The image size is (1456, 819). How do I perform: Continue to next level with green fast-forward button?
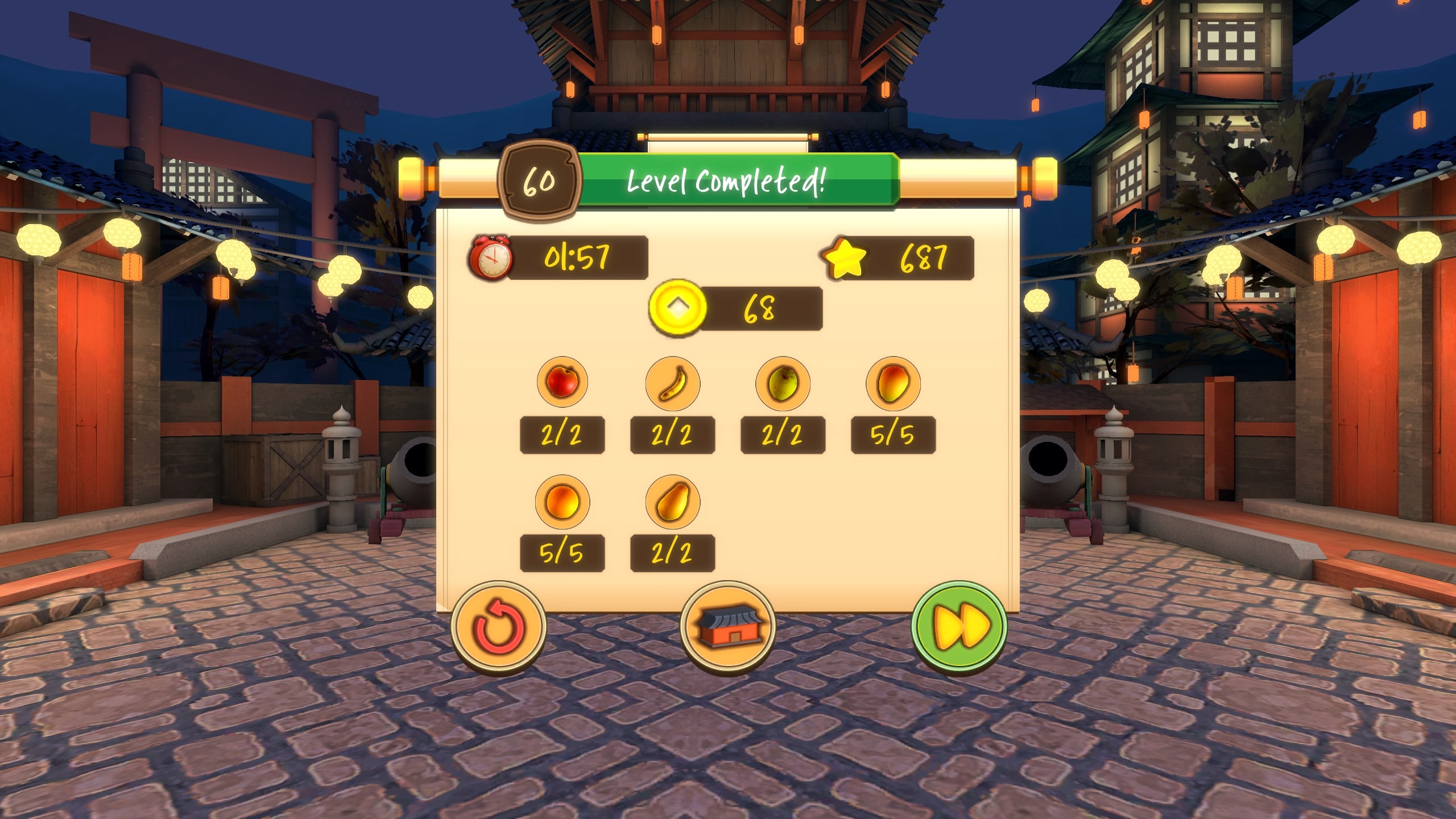pyautogui.click(x=959, y=628)
